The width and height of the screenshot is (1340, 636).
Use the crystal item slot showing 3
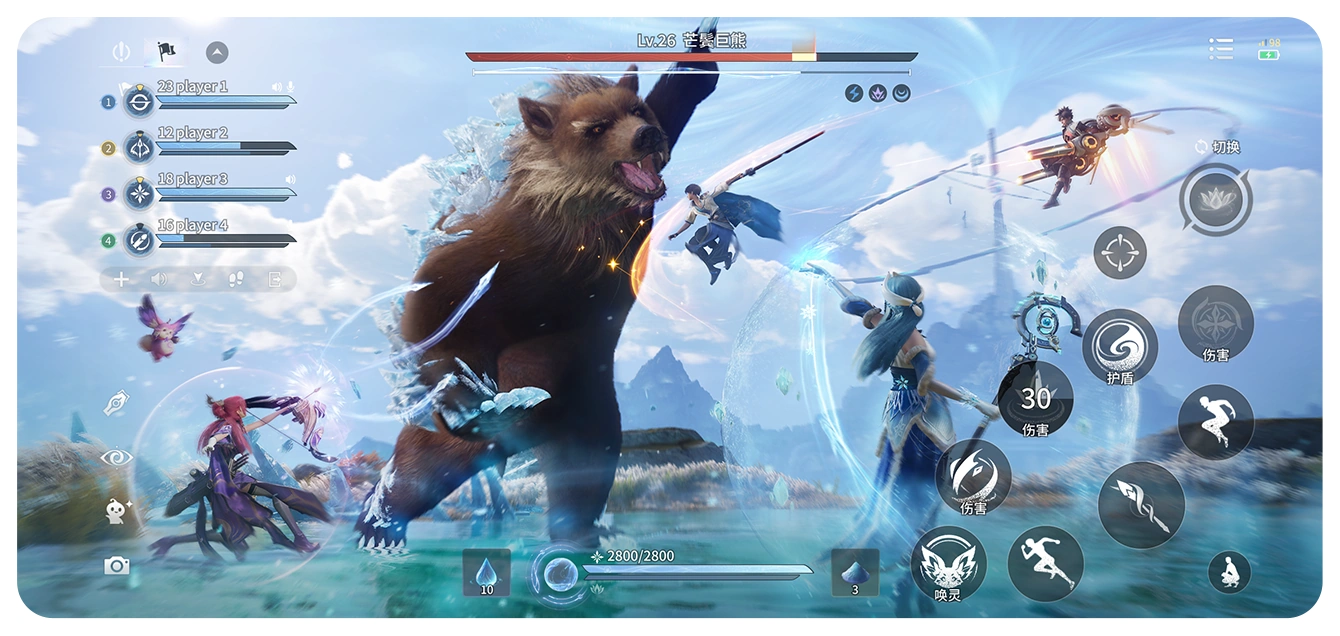855,573
